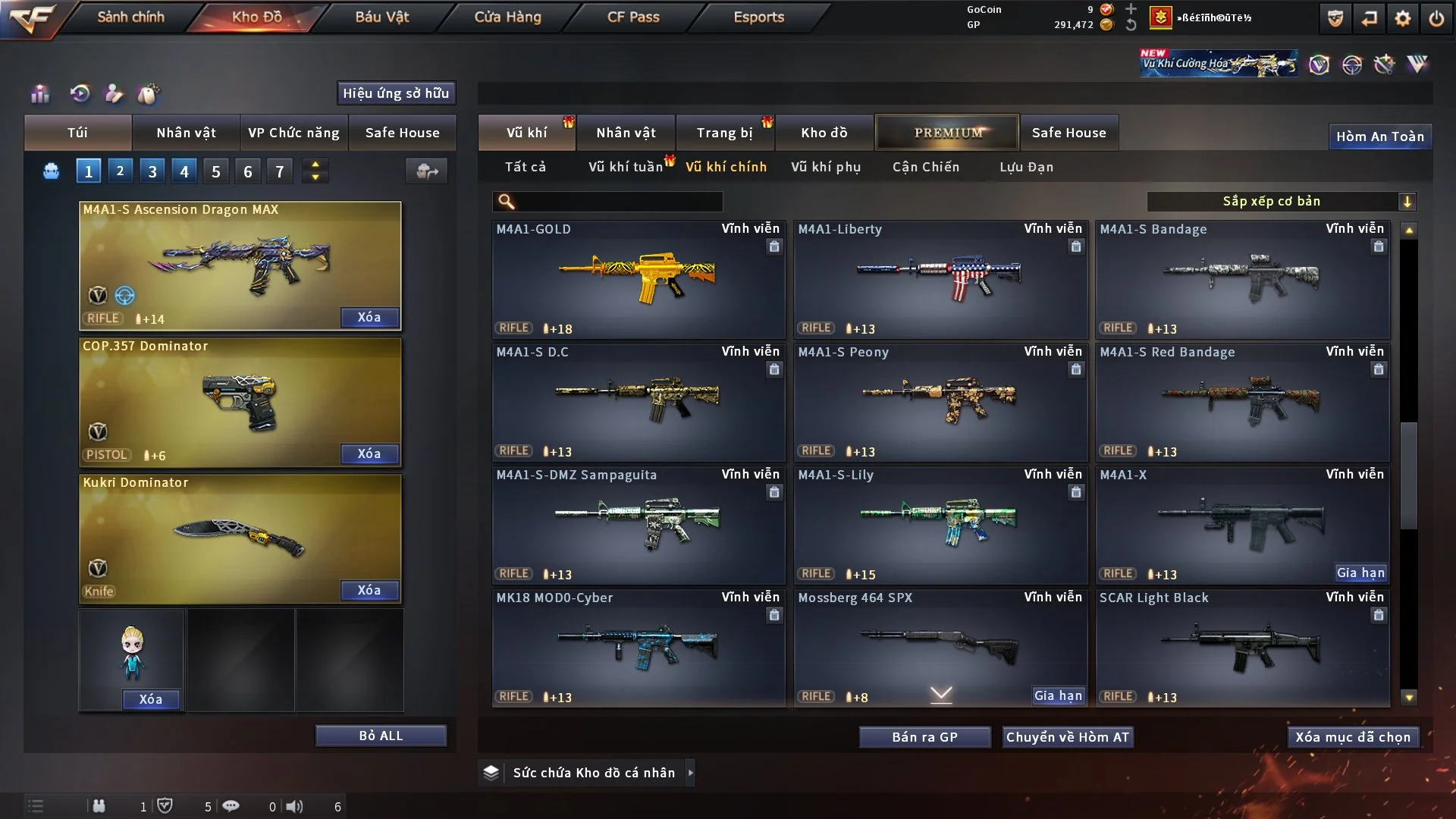Open the Sảnh chính main lobby menu
The image size is (1456, 819).
tap(130, 17)
